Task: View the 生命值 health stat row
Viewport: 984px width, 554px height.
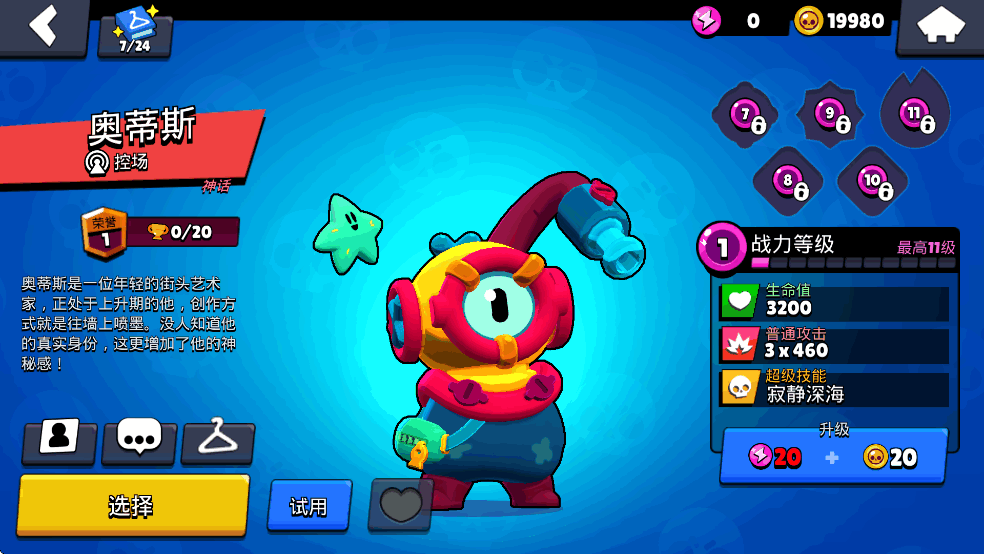Action: pyautogui.click(x=834, y=300)
